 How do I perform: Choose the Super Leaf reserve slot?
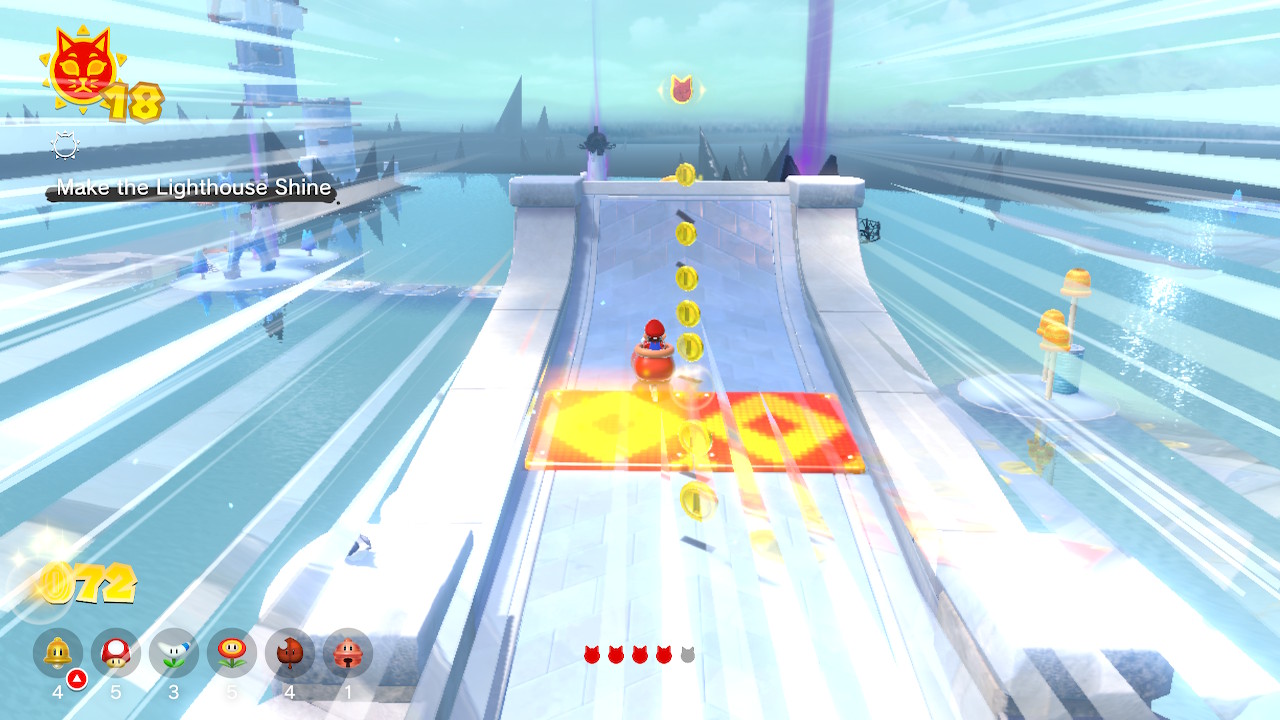click(x=290, y=654)
